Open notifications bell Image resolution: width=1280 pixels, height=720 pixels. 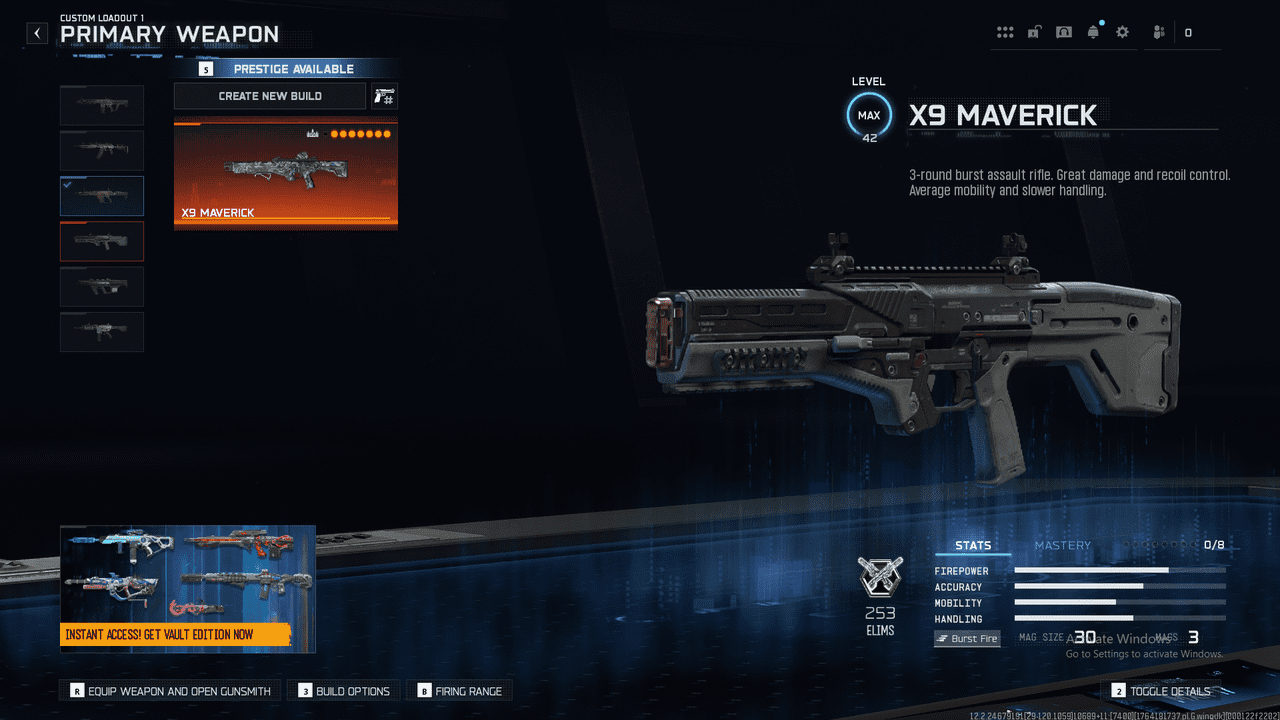(x=1093, y=33)
